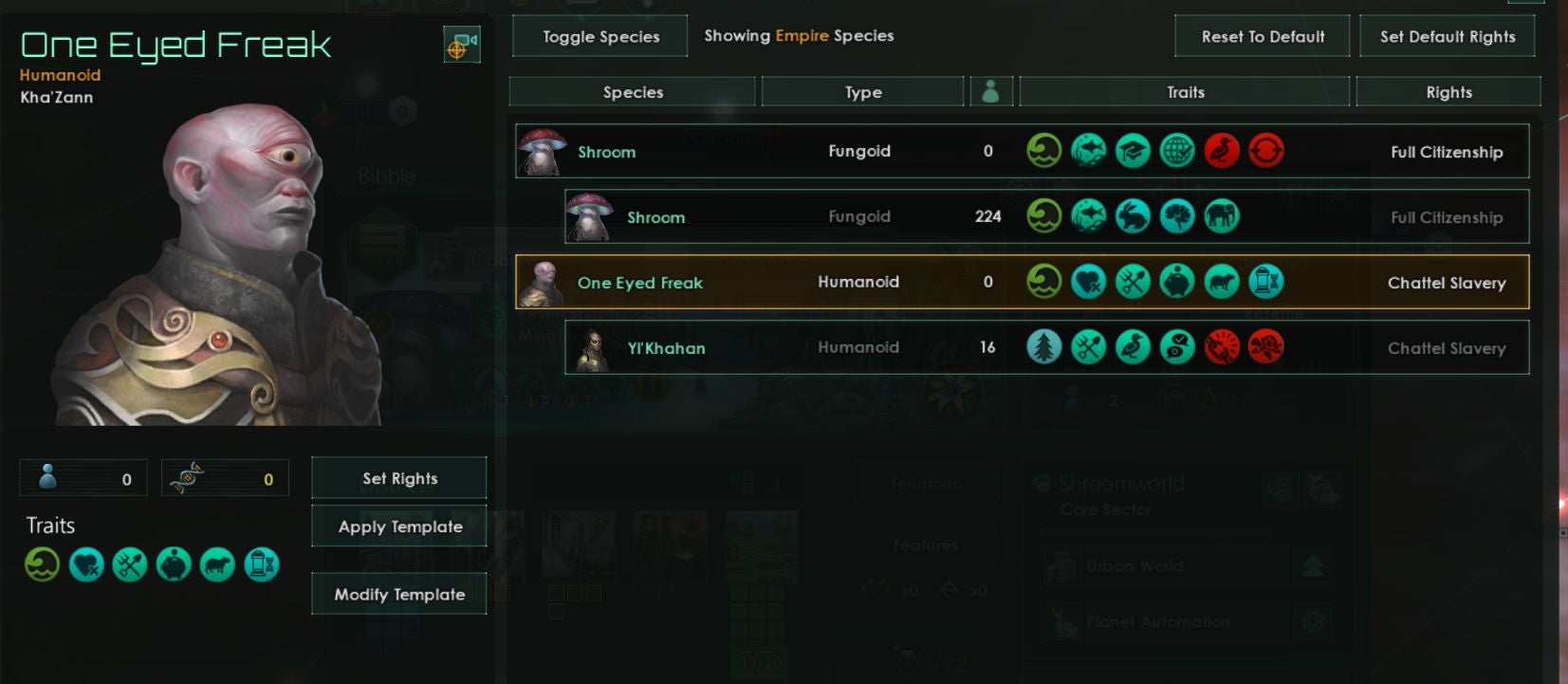Click the graduation cap trait icon on first Shroom row
Viewport: 1568px width, 684px height.
(1133, 151)
